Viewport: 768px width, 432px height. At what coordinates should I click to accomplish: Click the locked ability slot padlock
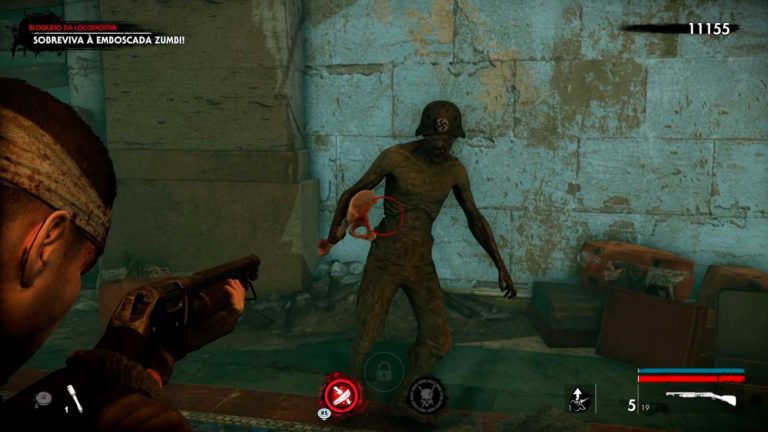382,373
